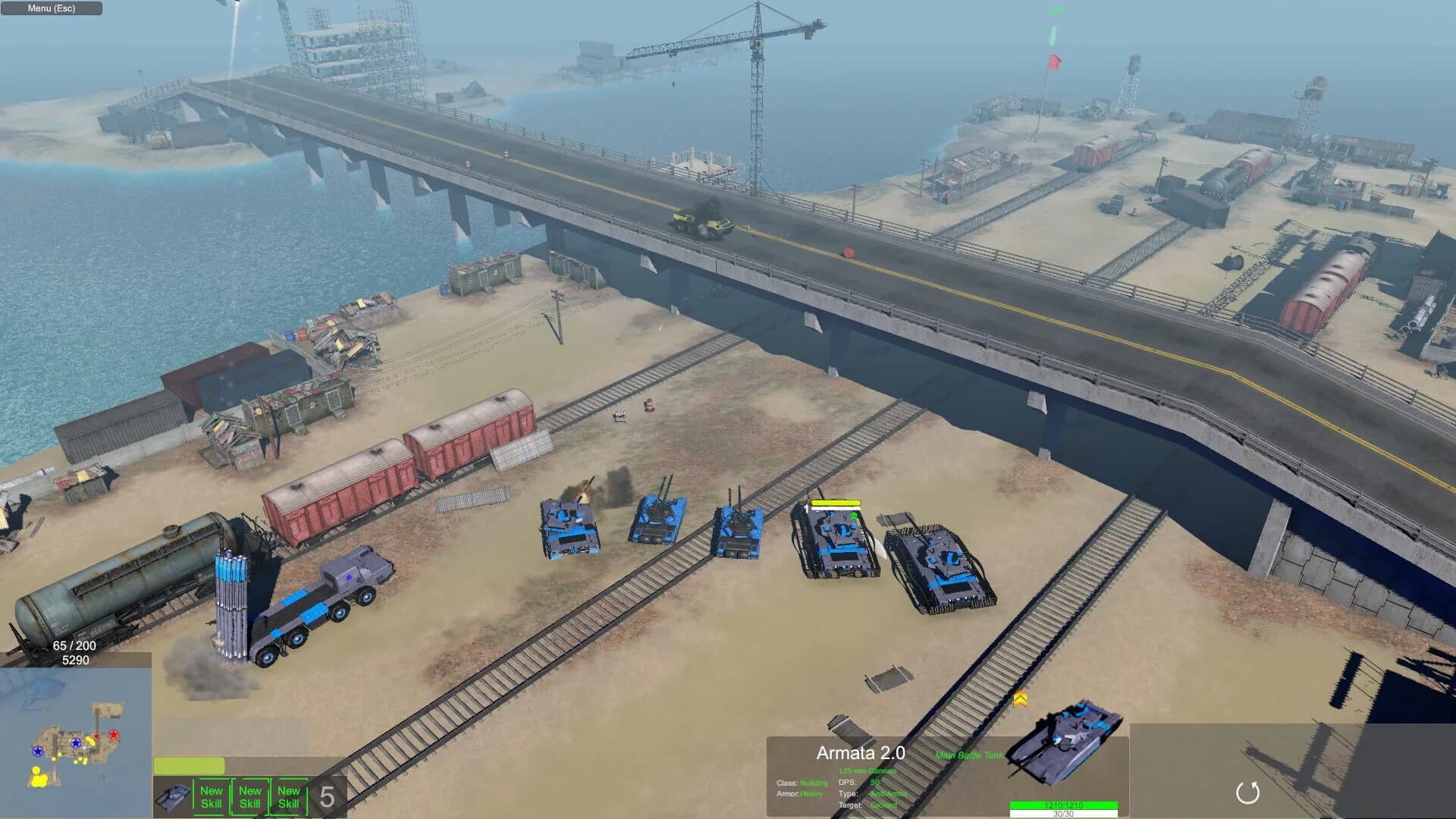Click the first New Skill button

point(211,795)
